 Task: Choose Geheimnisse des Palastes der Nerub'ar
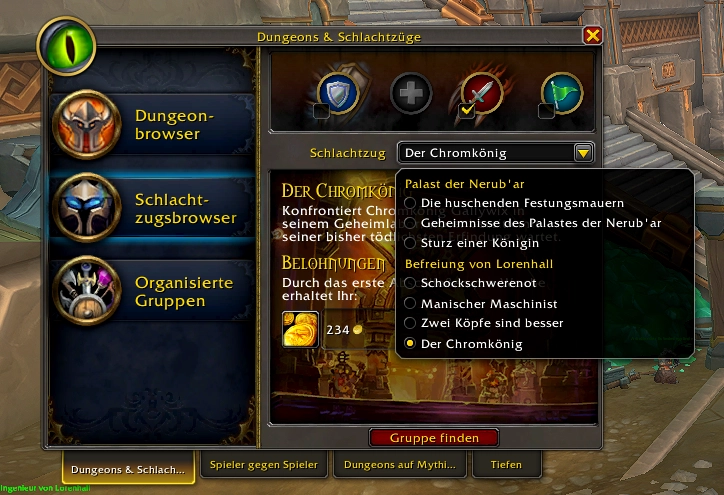click(410, 223)
